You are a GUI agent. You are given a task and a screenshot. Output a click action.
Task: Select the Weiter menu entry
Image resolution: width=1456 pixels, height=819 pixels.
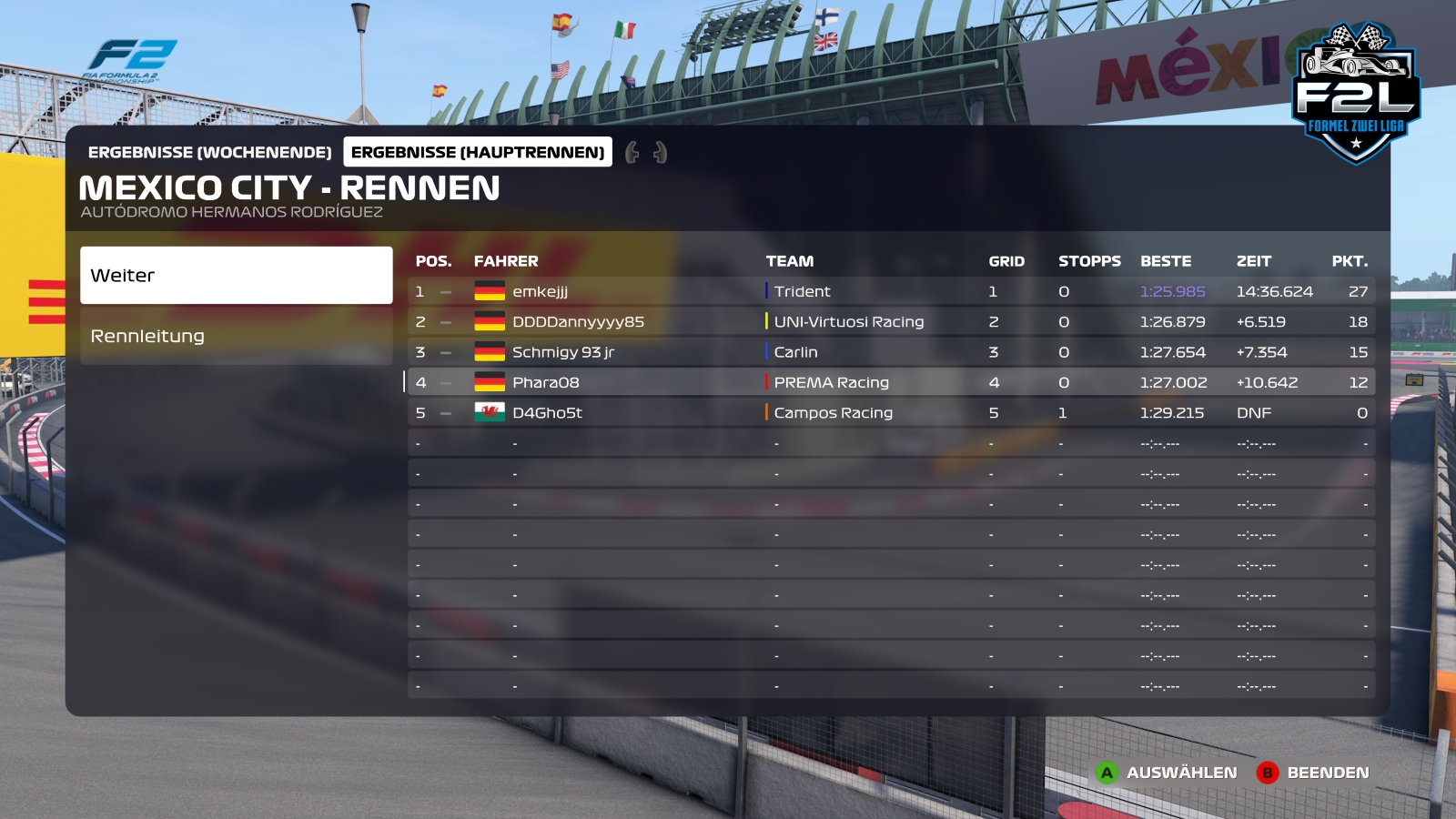tap(236, 275)
